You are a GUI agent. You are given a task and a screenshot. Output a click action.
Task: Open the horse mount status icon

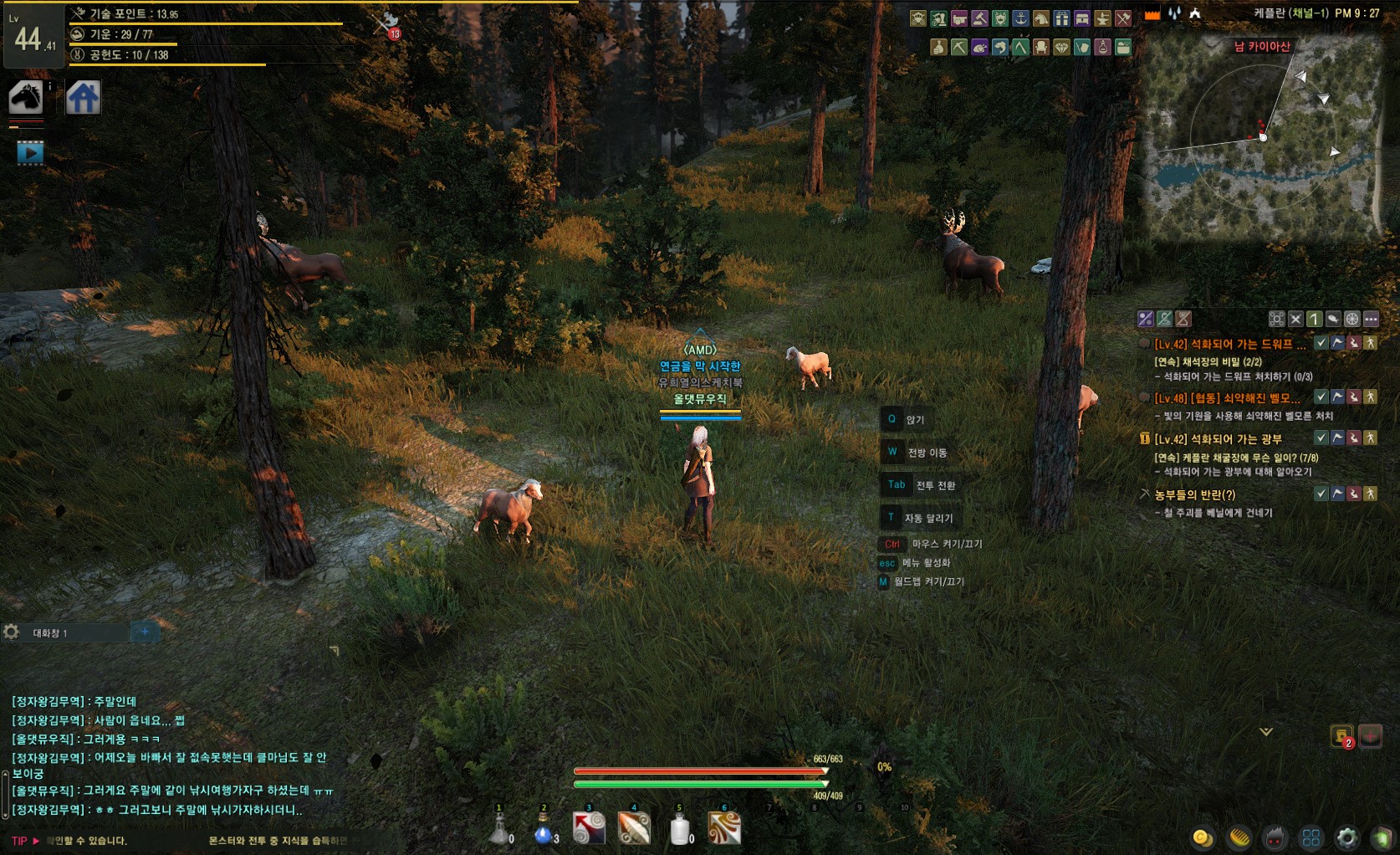[x=26, y=98]
